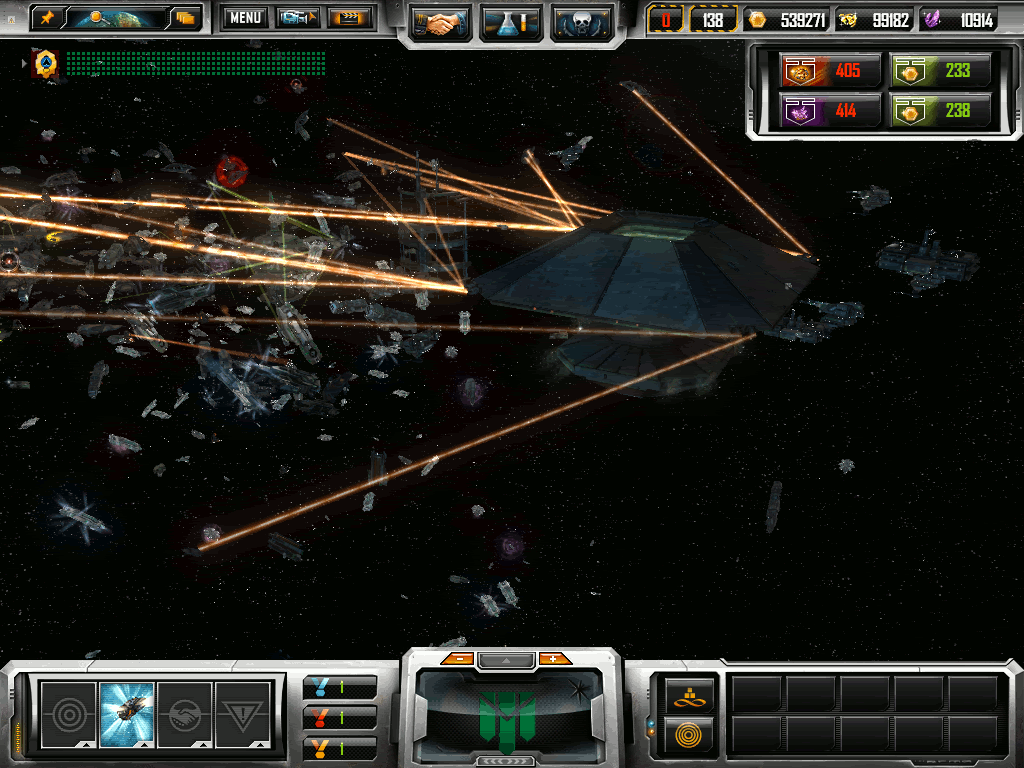Screen dimensions: 1024x768
Task: Choose the warning triangle panel tab
Action: [244, 713]
